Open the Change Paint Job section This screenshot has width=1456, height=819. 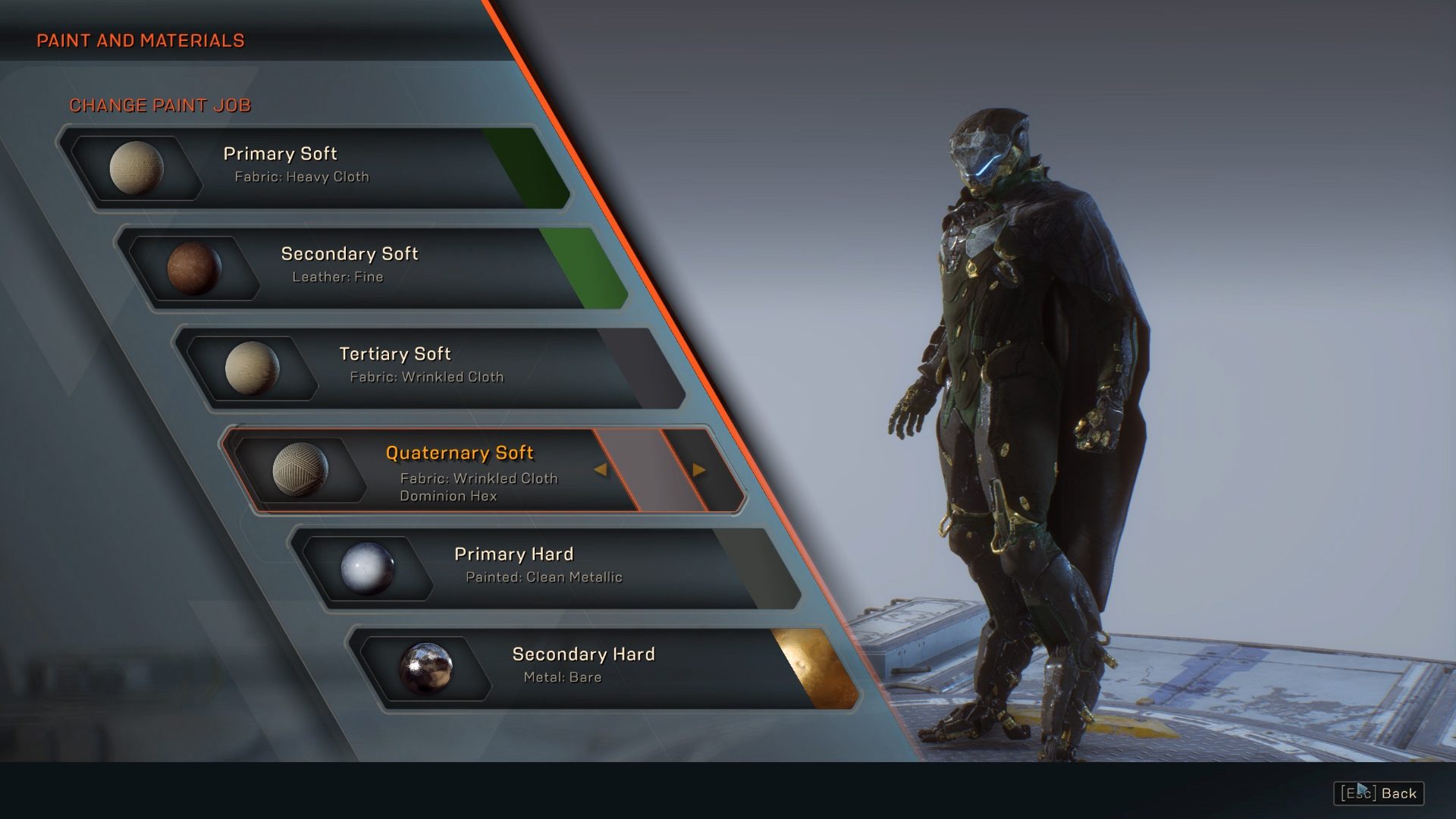161,105
